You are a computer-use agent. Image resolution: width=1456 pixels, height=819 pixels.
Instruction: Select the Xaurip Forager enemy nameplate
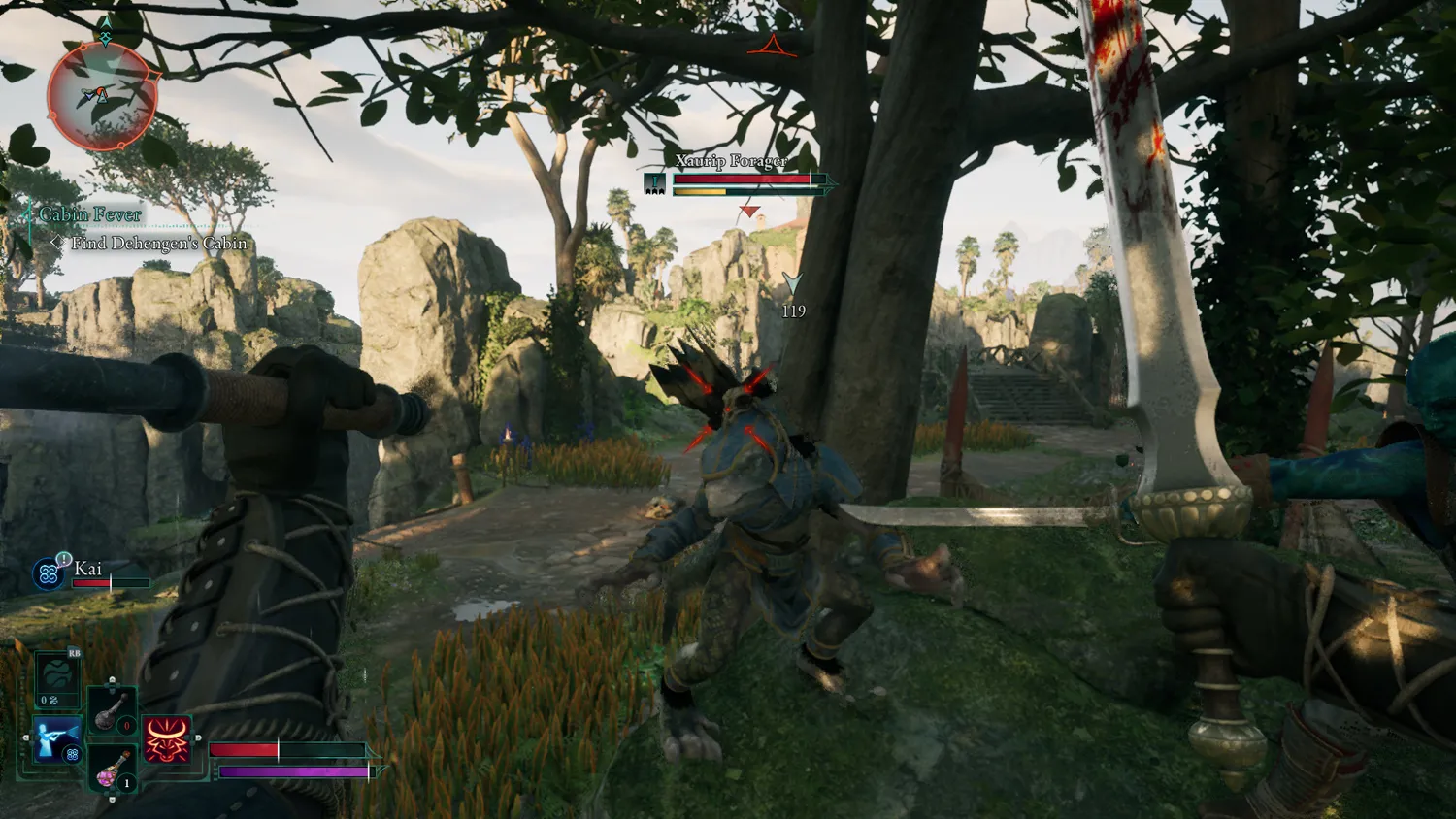tap(731, 161)
